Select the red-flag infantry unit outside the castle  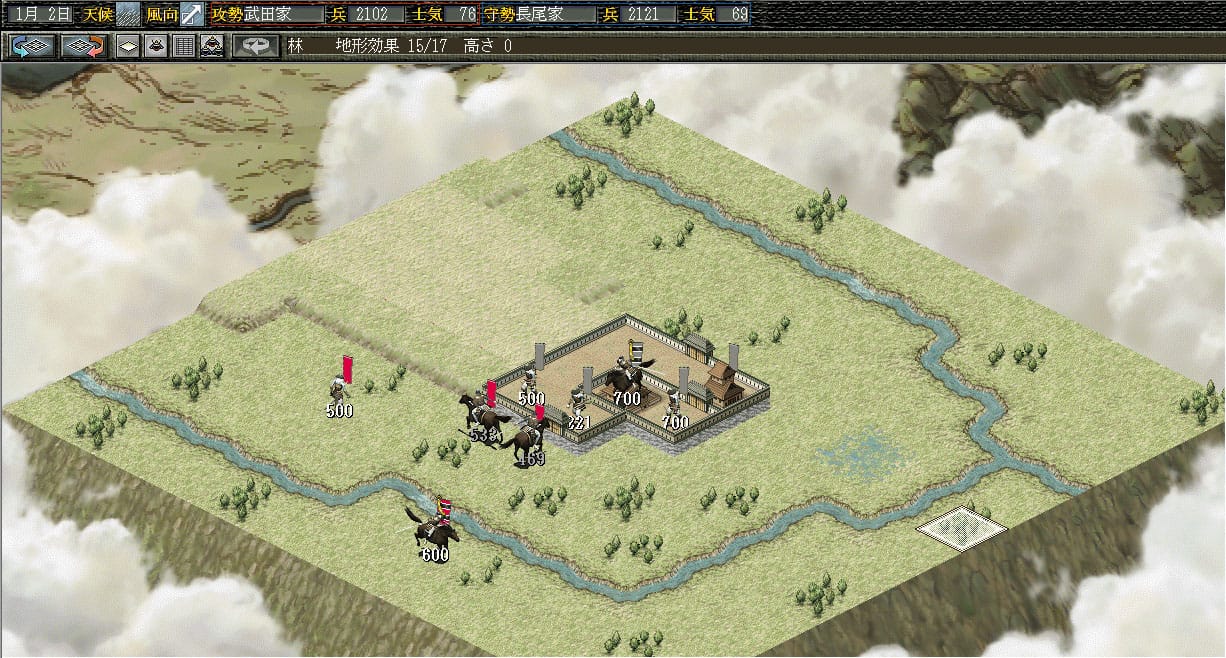340,386
